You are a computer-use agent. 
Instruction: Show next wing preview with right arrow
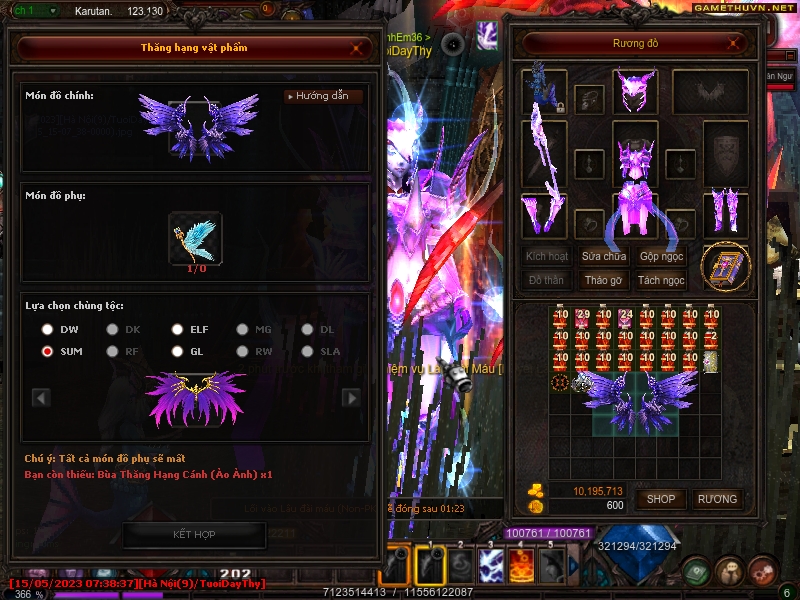[351, 398]
